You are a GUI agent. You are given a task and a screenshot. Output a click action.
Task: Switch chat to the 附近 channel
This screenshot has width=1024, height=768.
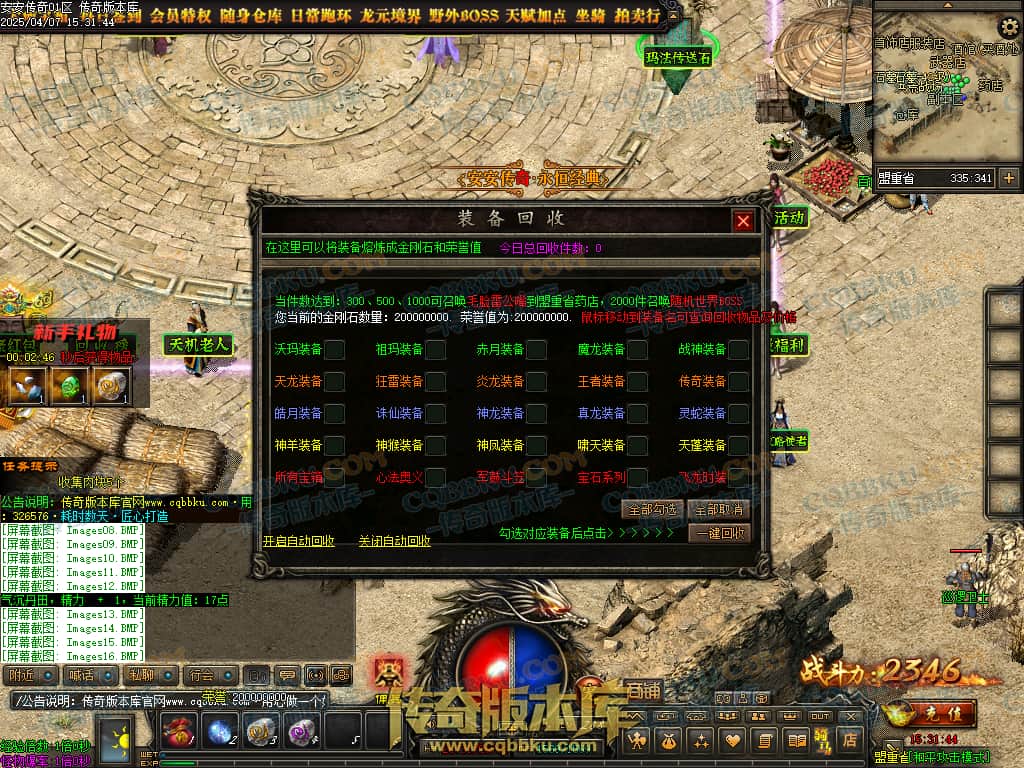[x=28, y=675]
